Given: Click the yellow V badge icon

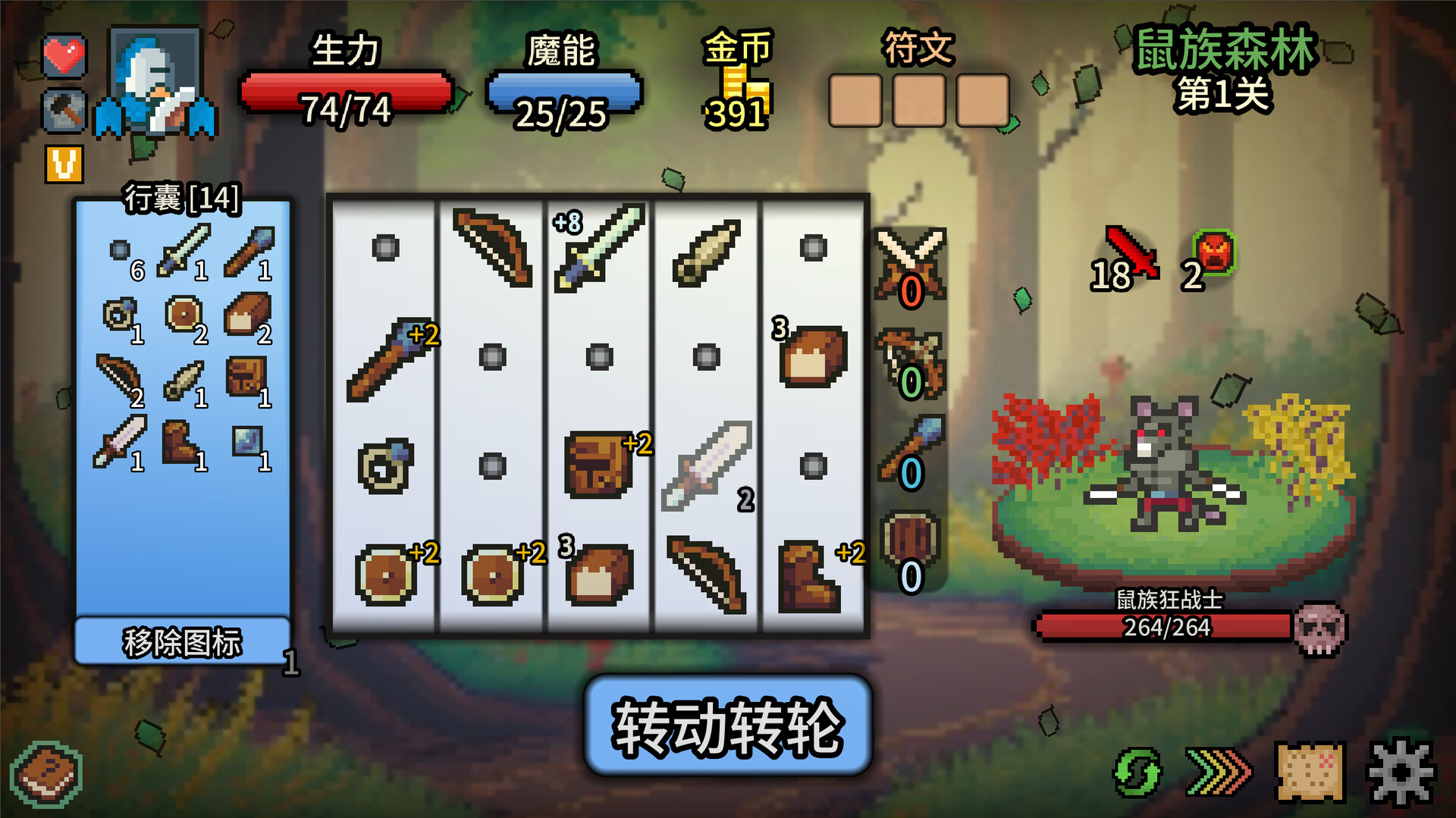Looking at the screenshot, I should pyautogui.click(x=64, y=163).
